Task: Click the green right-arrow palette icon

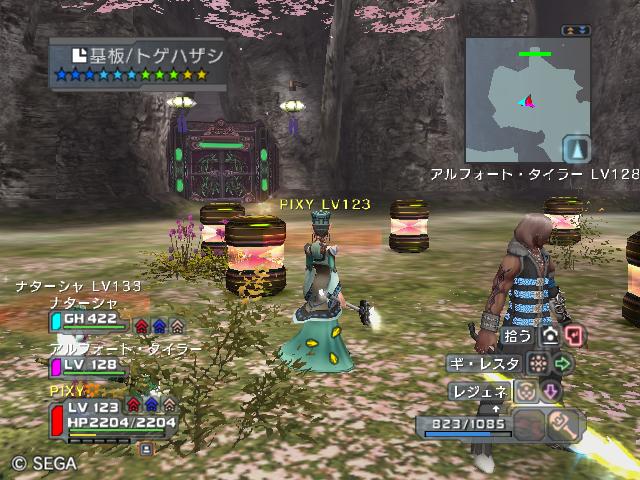Action: (x=563, y=363)
